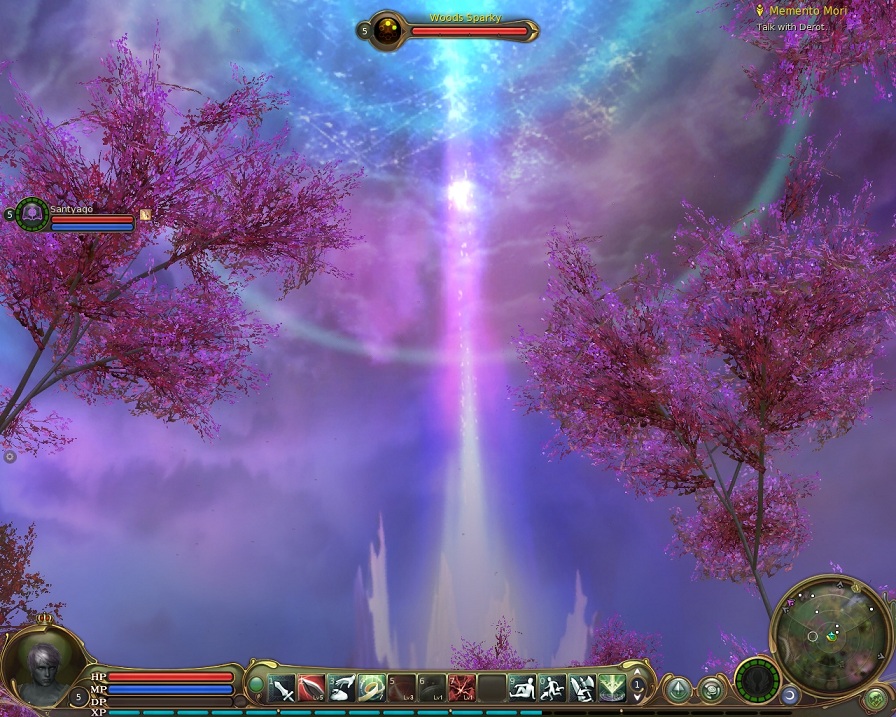Open the circular minimap
Image resolution: width=896 pixels, height=717 pixels.
(830, 633)
